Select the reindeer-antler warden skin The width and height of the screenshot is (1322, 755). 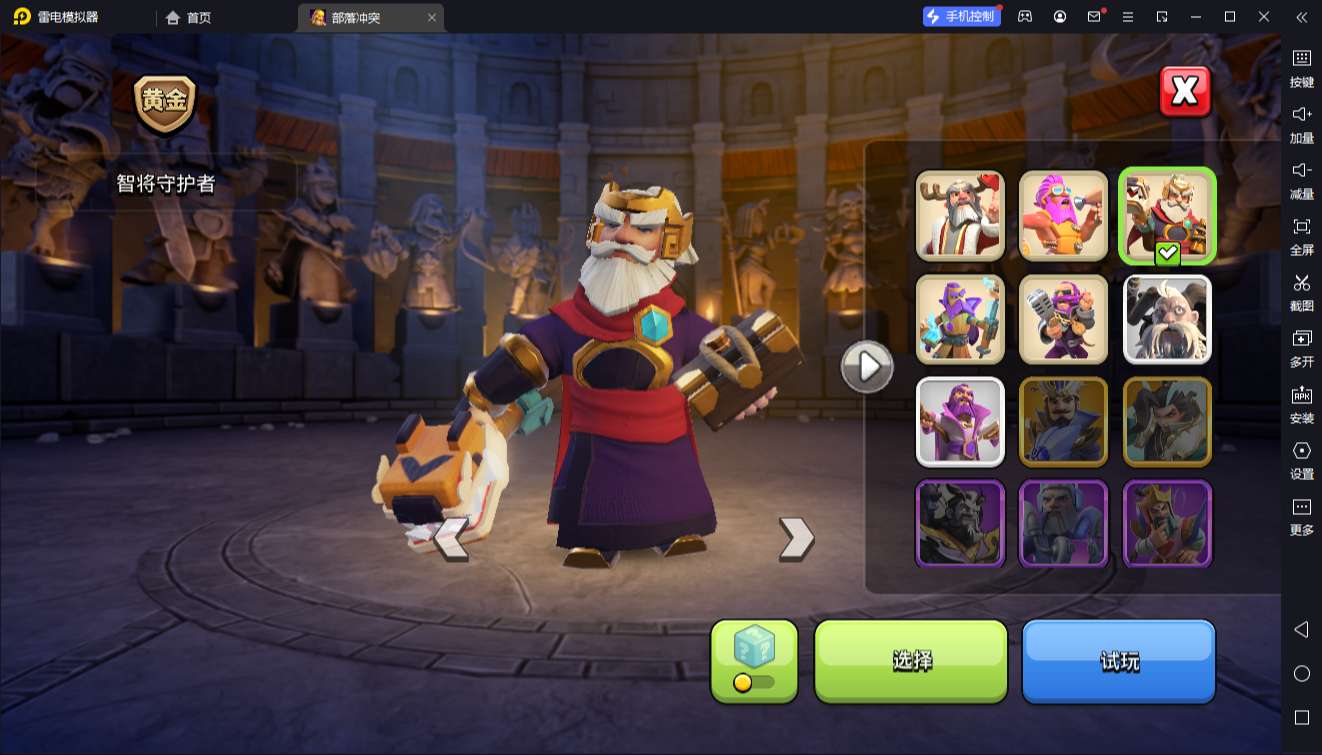point(960,216)
